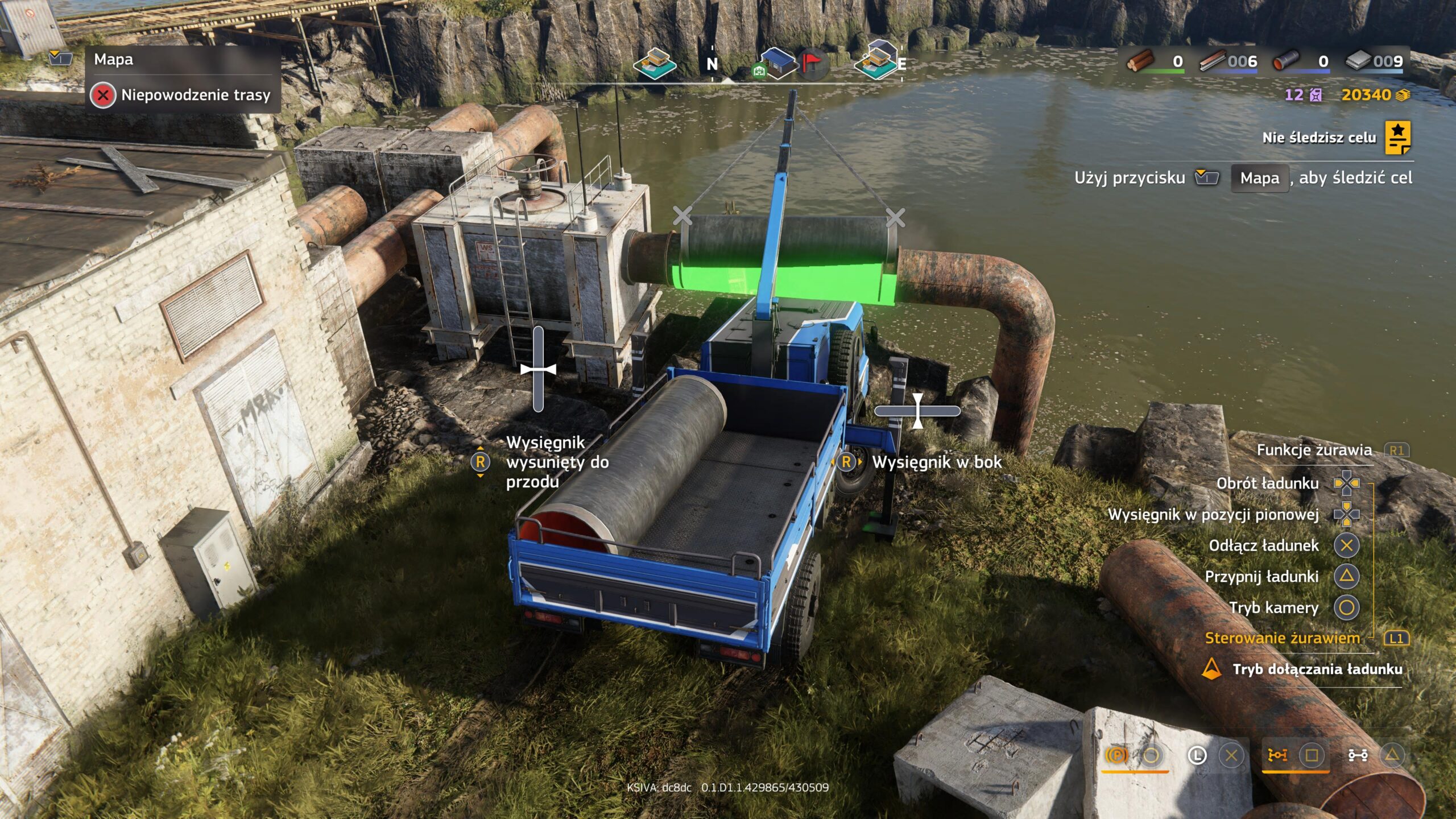Choose the Obrót ładunku crane function
1456x819 pixels.
pos(1267,483)
